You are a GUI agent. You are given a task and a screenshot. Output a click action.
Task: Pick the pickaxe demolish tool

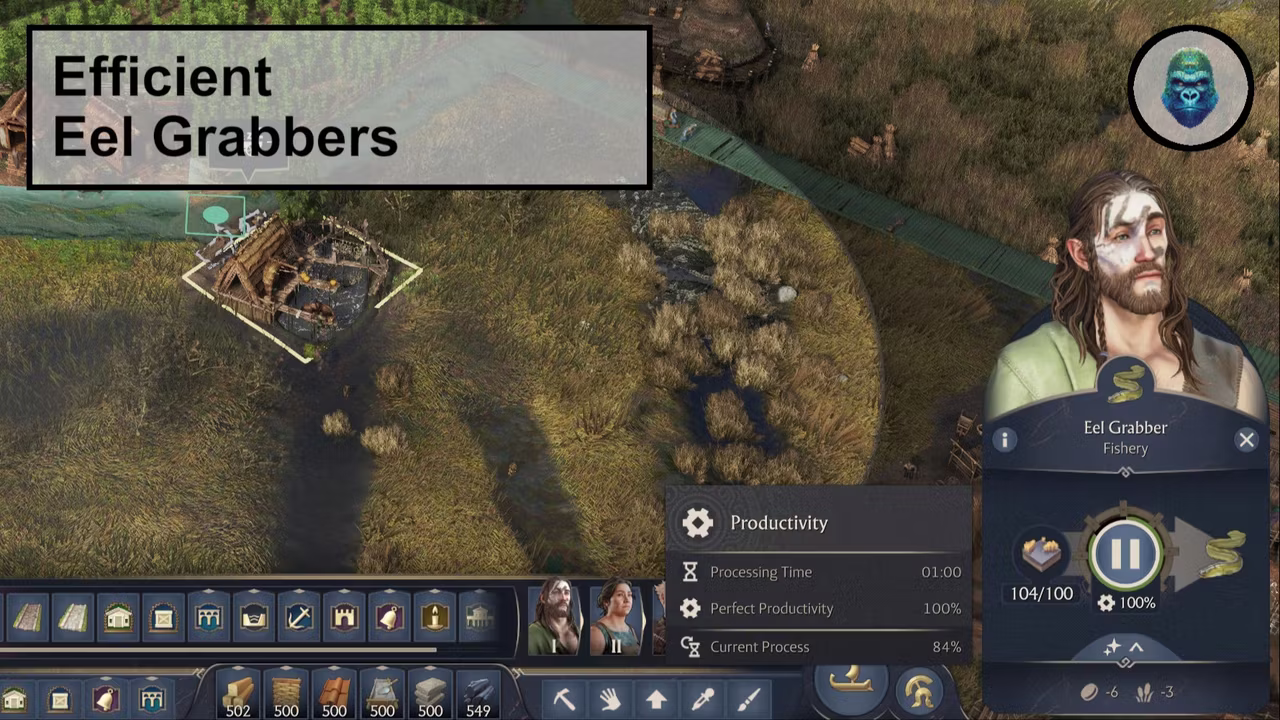tap(565, 698)
